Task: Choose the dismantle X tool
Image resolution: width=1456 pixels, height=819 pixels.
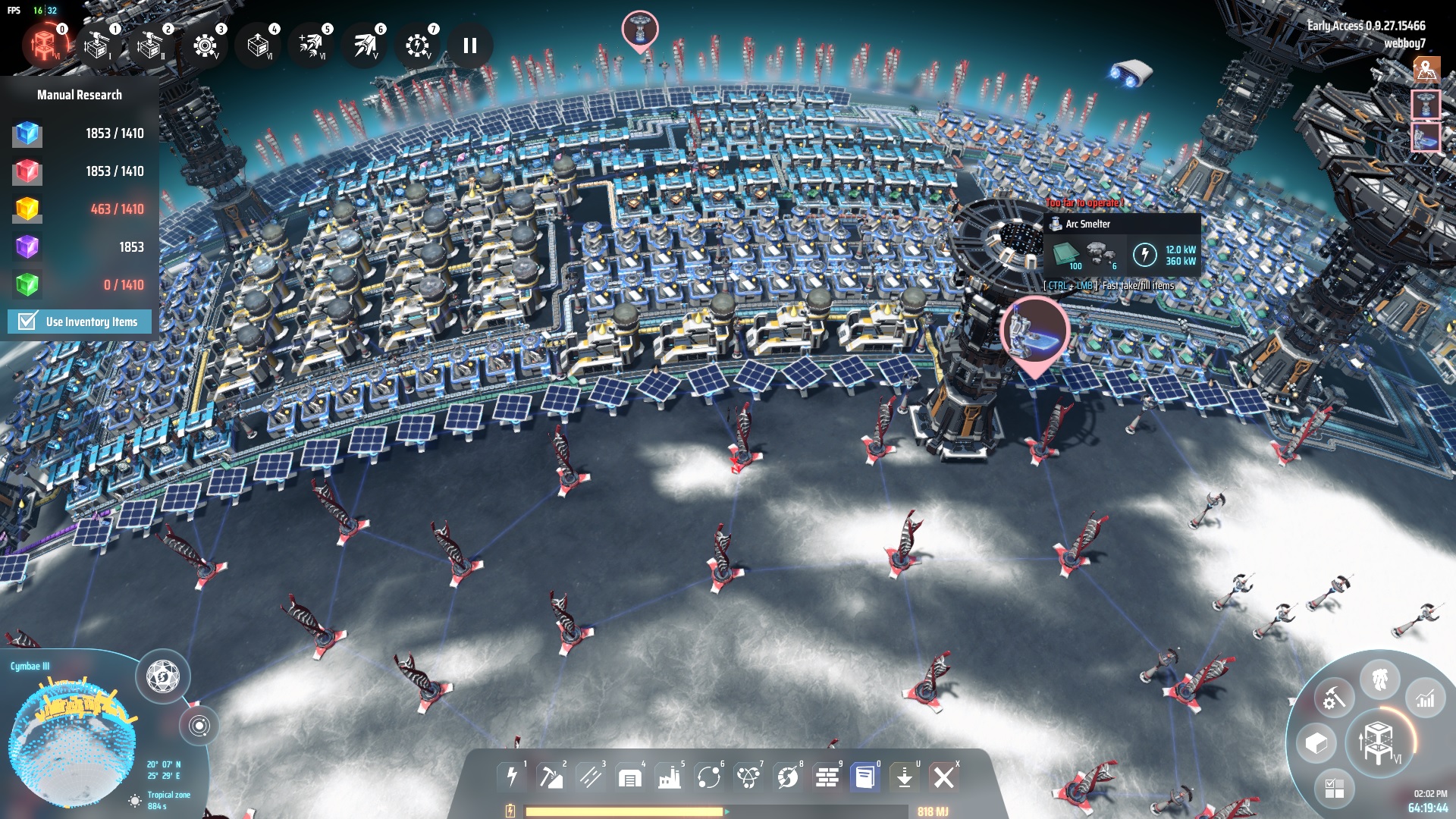Action: [x=944, y=777]
